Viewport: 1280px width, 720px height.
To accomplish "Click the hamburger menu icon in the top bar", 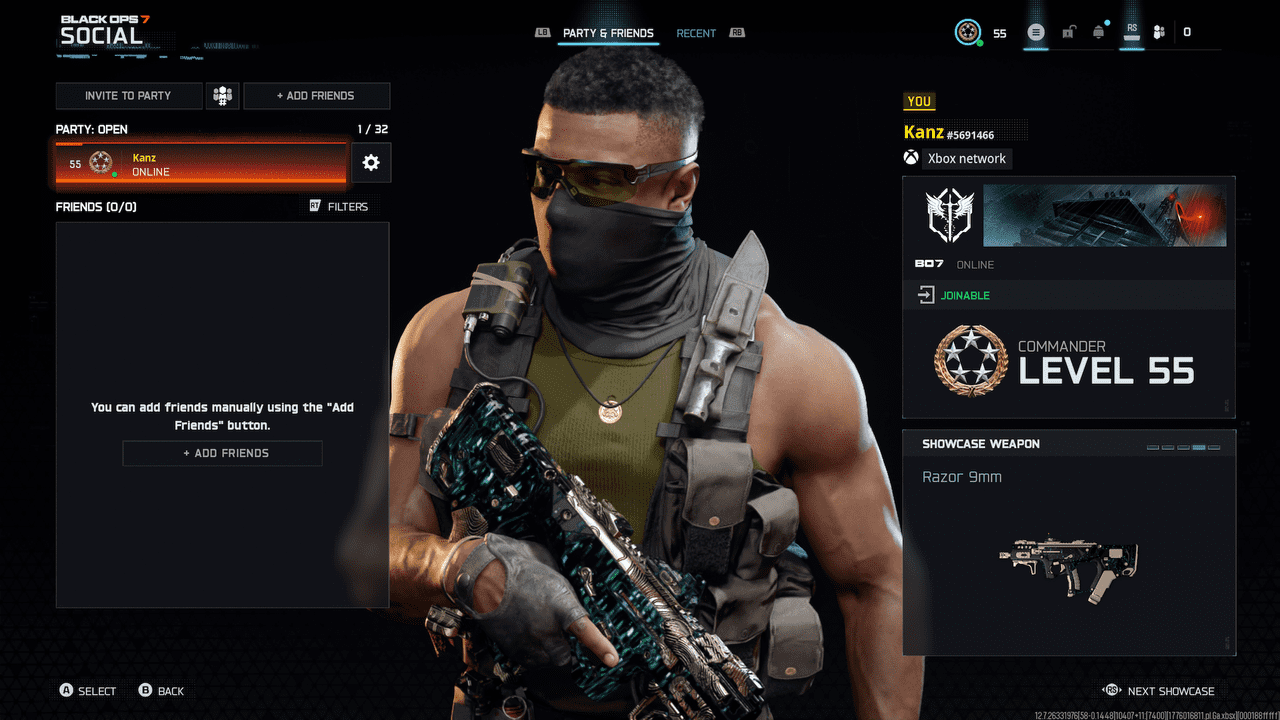I will [x=1036, y=31].
